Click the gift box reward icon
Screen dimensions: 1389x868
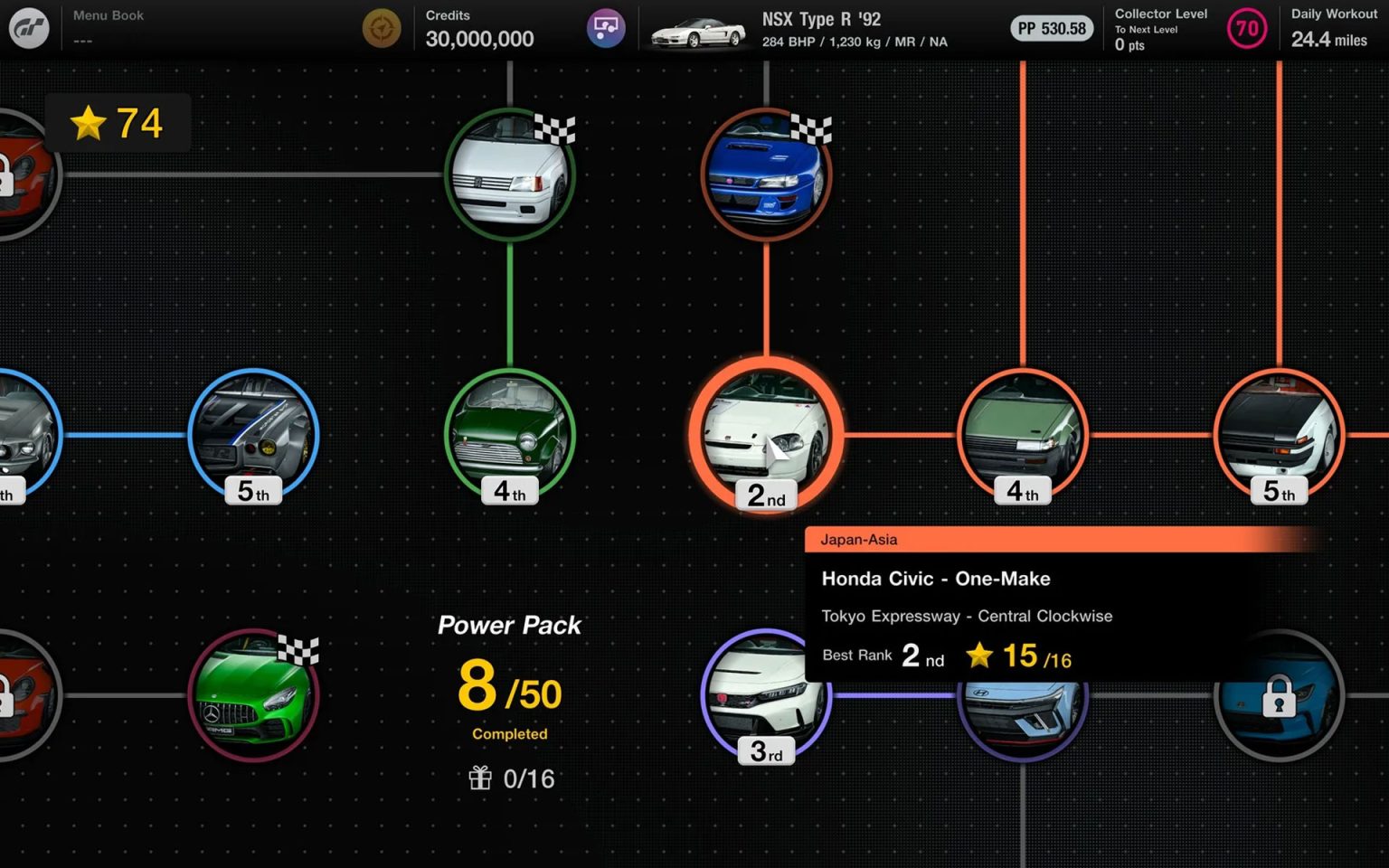point(480,778)
